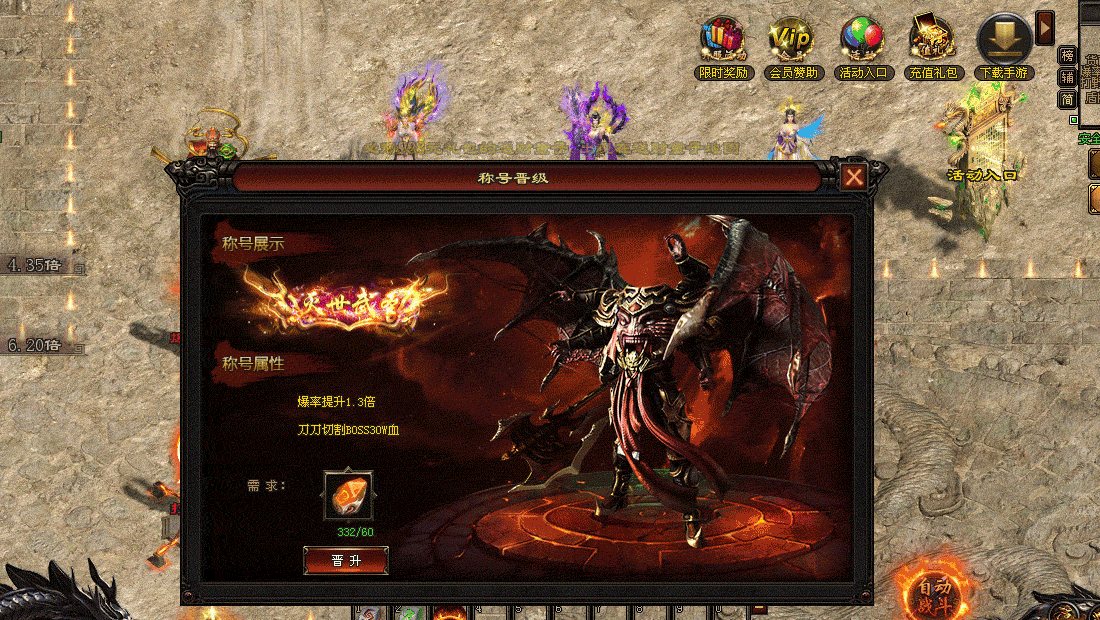Open the VIP 会员赞助 icon

coord(792,40)
